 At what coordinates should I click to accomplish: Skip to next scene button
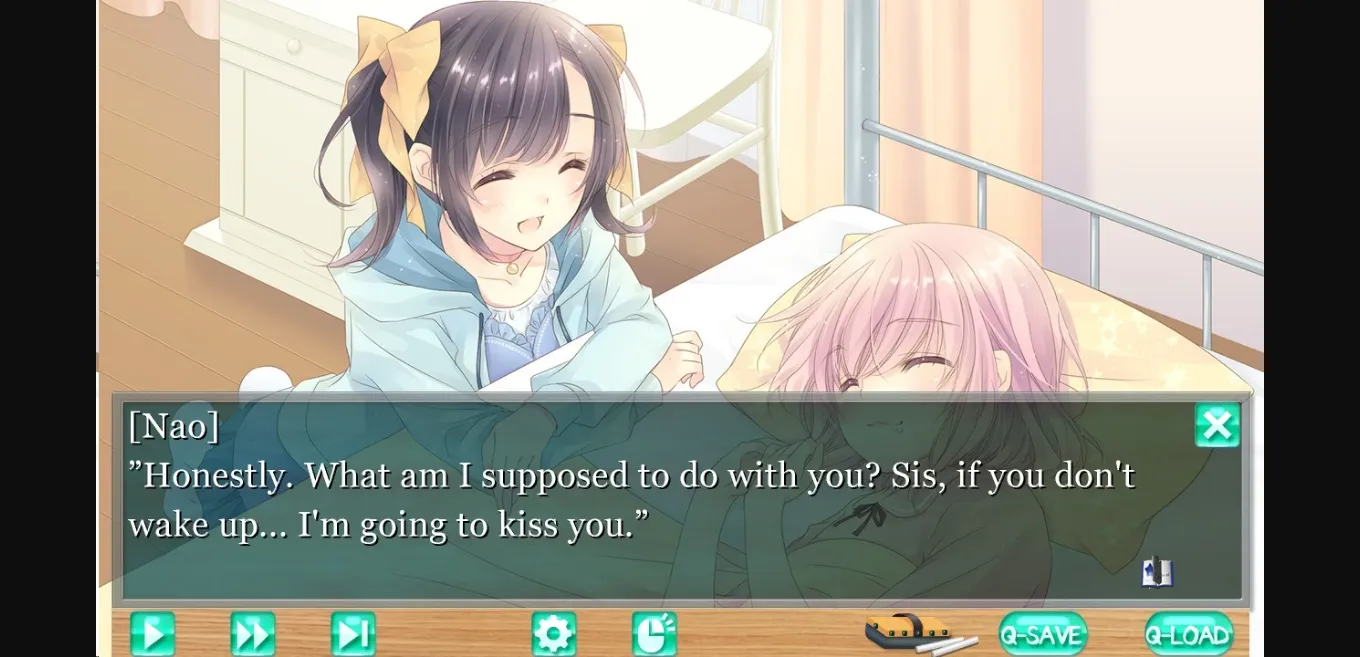pos(353,634)
